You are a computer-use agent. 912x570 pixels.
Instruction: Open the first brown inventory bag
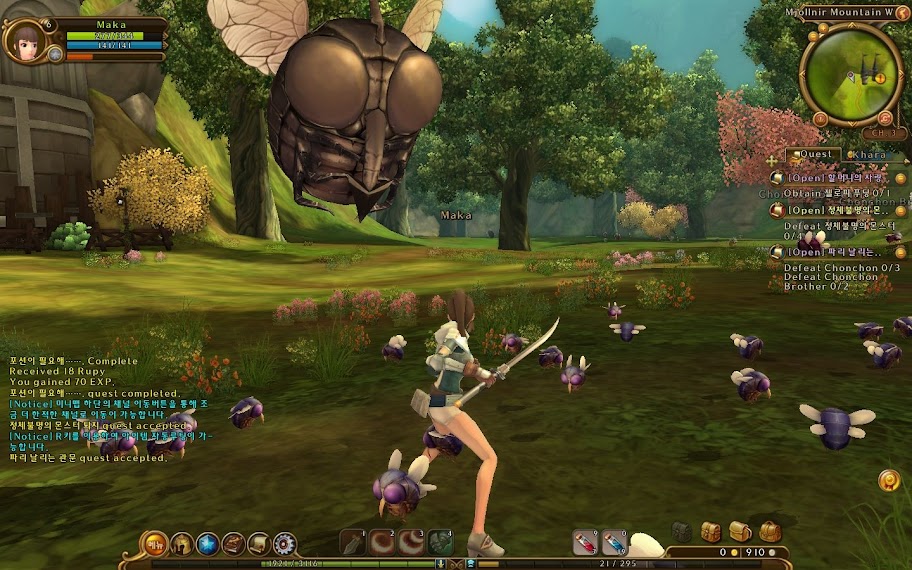click(711, 531)
